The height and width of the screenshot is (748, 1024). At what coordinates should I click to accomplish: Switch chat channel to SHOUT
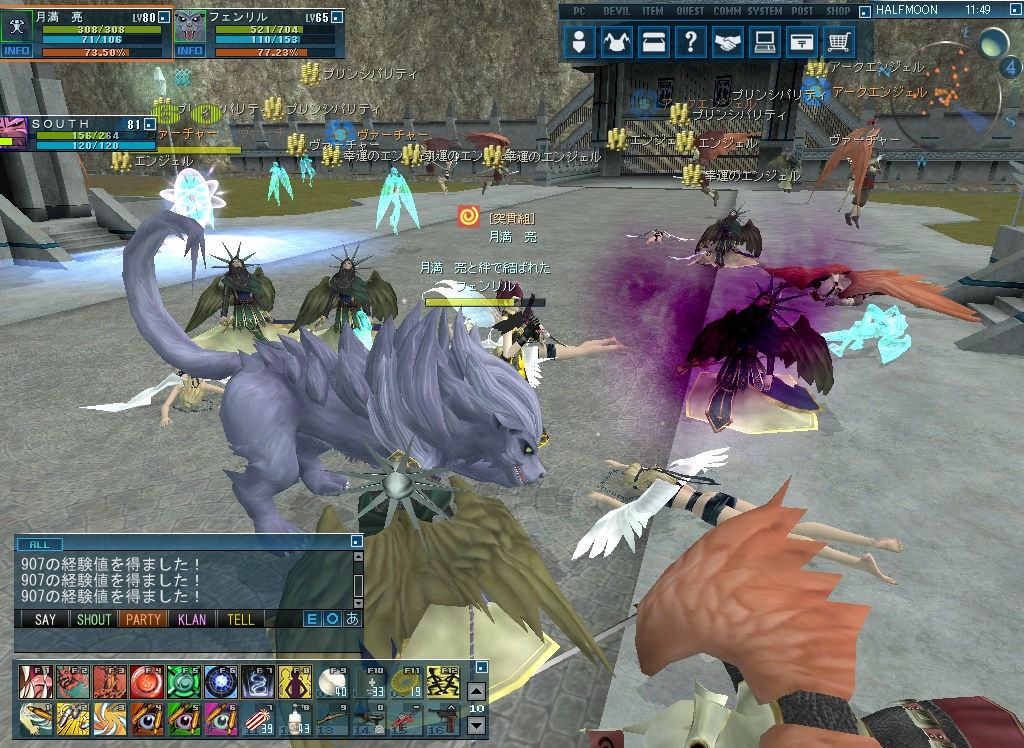94,620
